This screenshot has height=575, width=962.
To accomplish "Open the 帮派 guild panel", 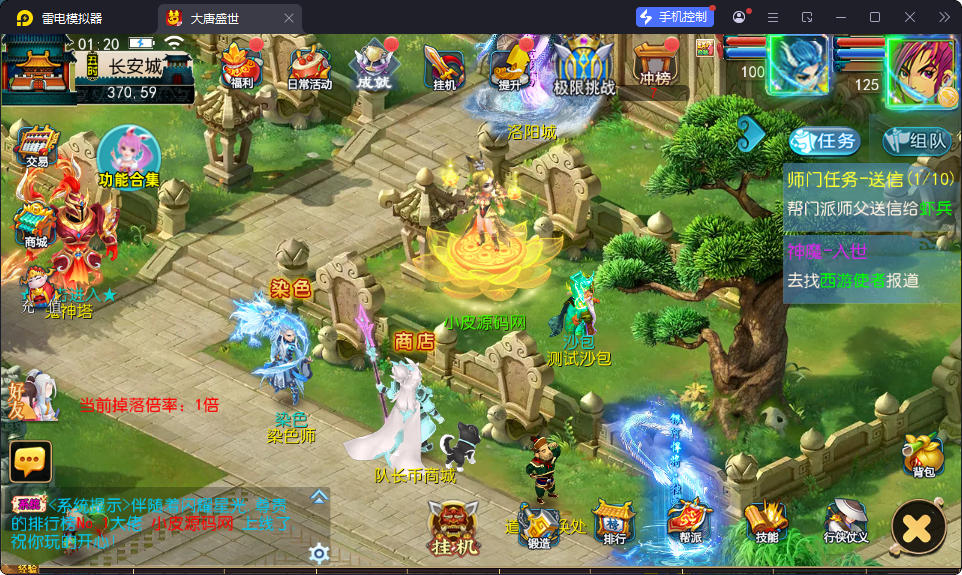I will (x=691, y=523).
